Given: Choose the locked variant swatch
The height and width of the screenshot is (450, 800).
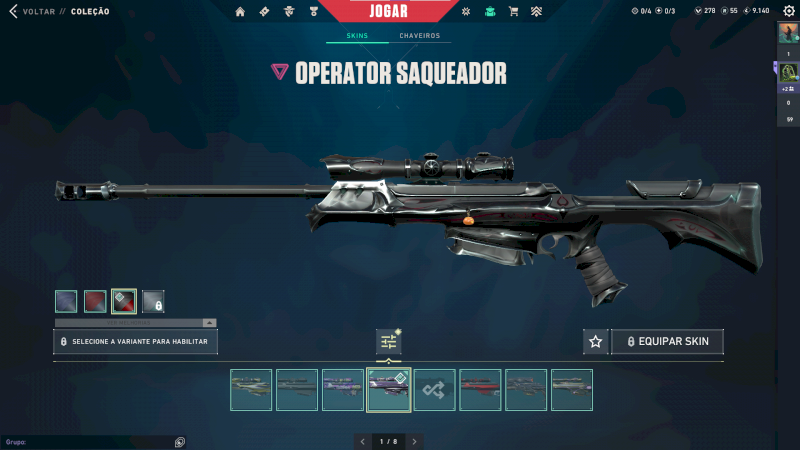Looking at the screenshot, I should click(153, 300).
